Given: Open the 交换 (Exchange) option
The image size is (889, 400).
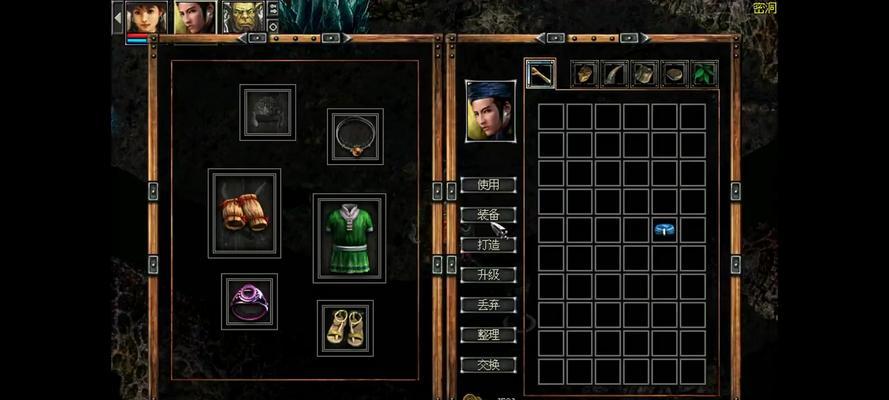Looking at the screenshot, I should [488, 365].
